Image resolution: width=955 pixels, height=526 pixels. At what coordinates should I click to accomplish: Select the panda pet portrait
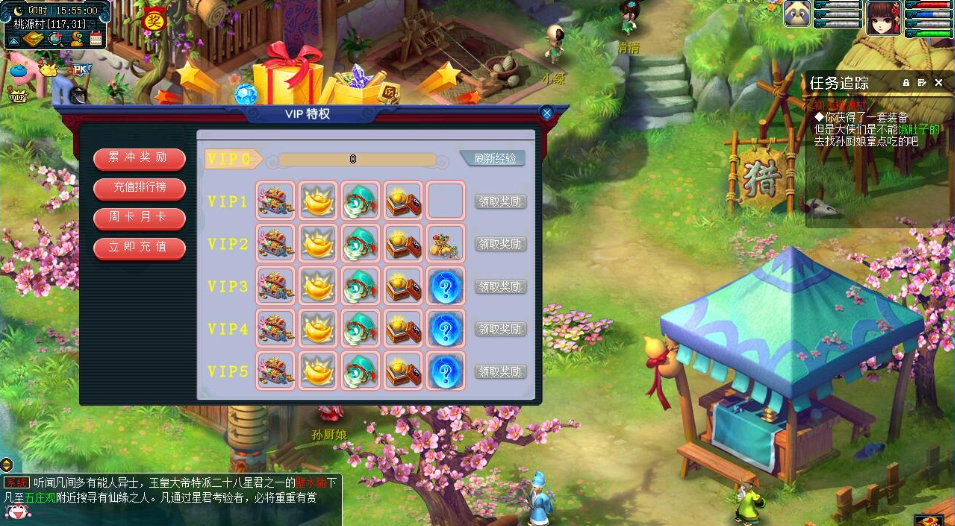pyautogui.click(x=797, y=14)
